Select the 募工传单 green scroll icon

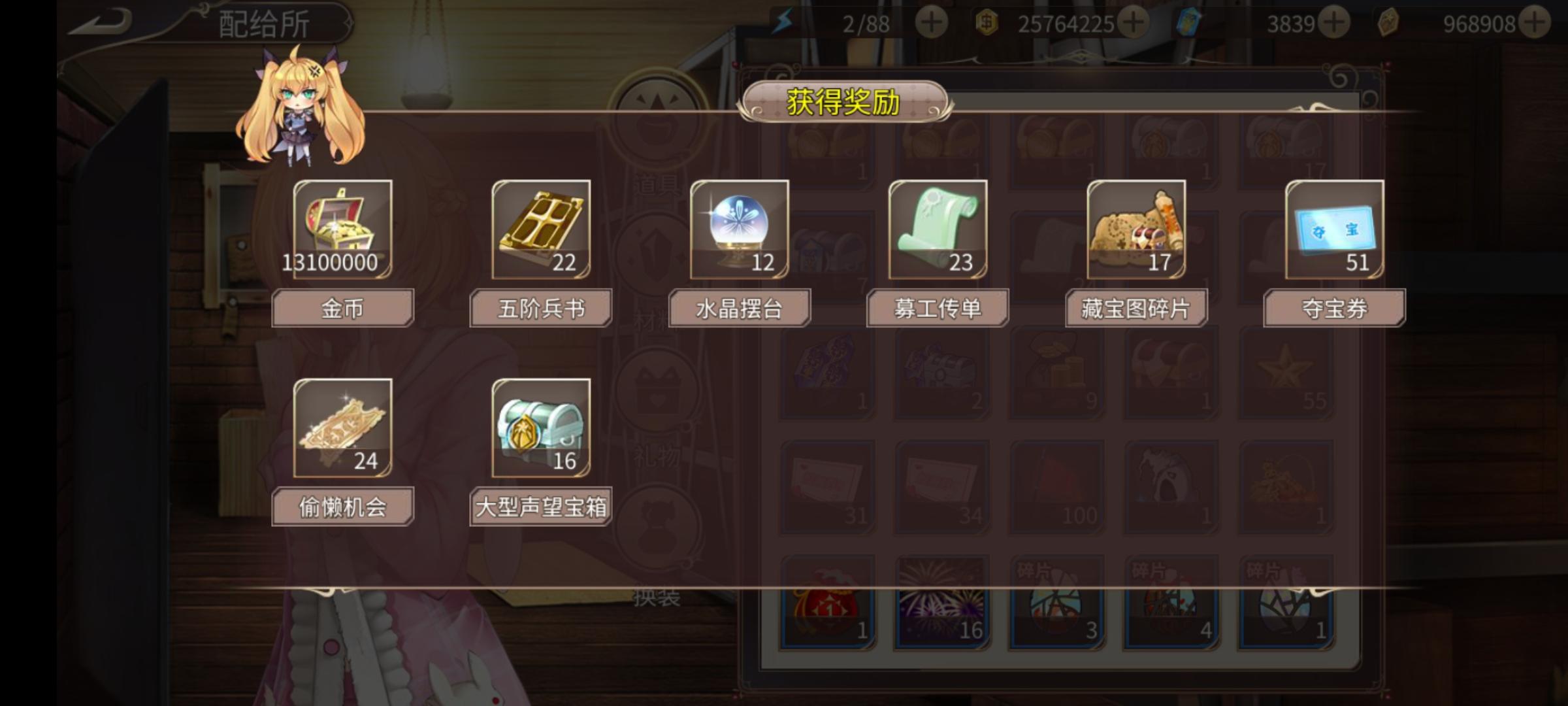coord(938,230)
